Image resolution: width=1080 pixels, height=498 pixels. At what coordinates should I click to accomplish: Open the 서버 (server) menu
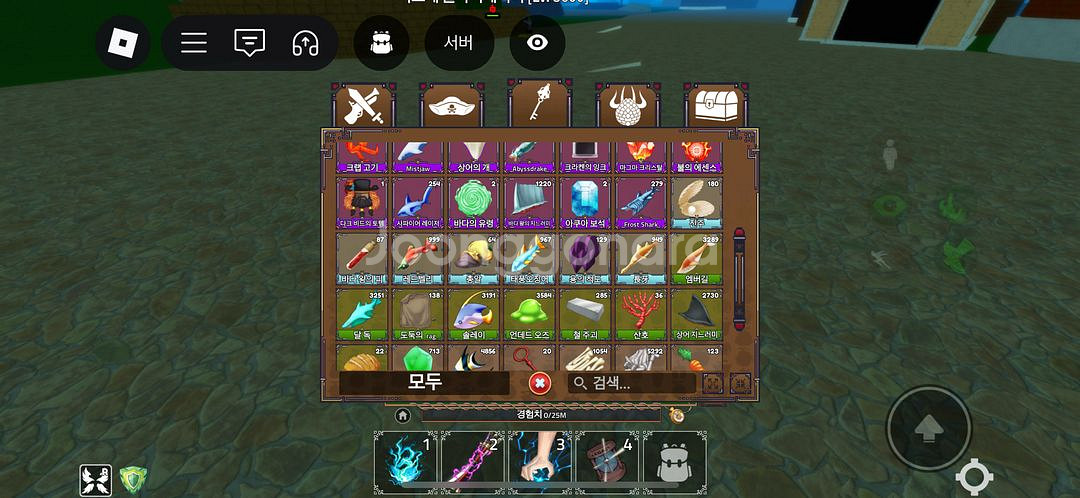(x=458, y=43)
